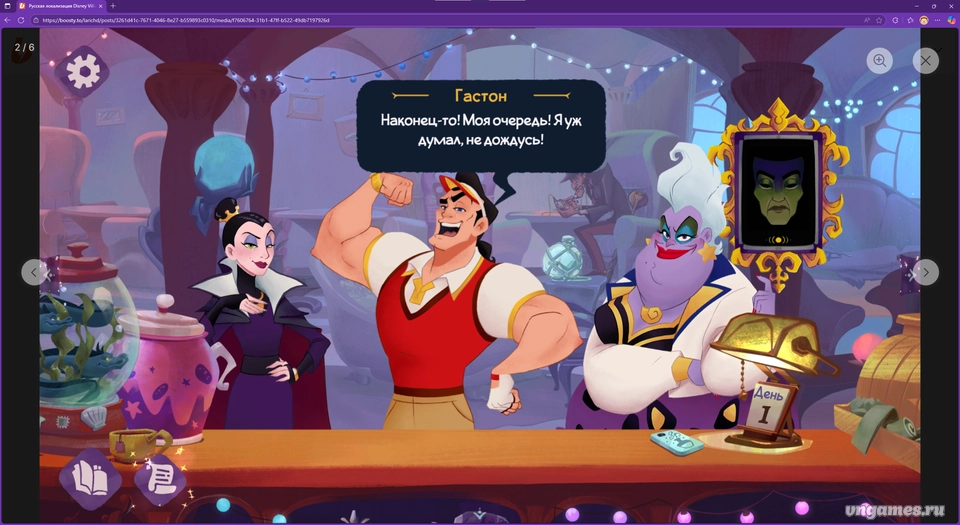Zoom in with the magnifier button
The image size is (960, 525).
tap(880, 61)
